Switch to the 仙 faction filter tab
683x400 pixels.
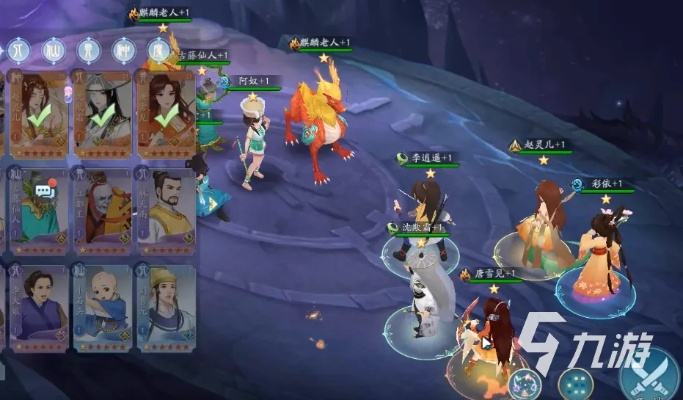(x=53, y=49)
